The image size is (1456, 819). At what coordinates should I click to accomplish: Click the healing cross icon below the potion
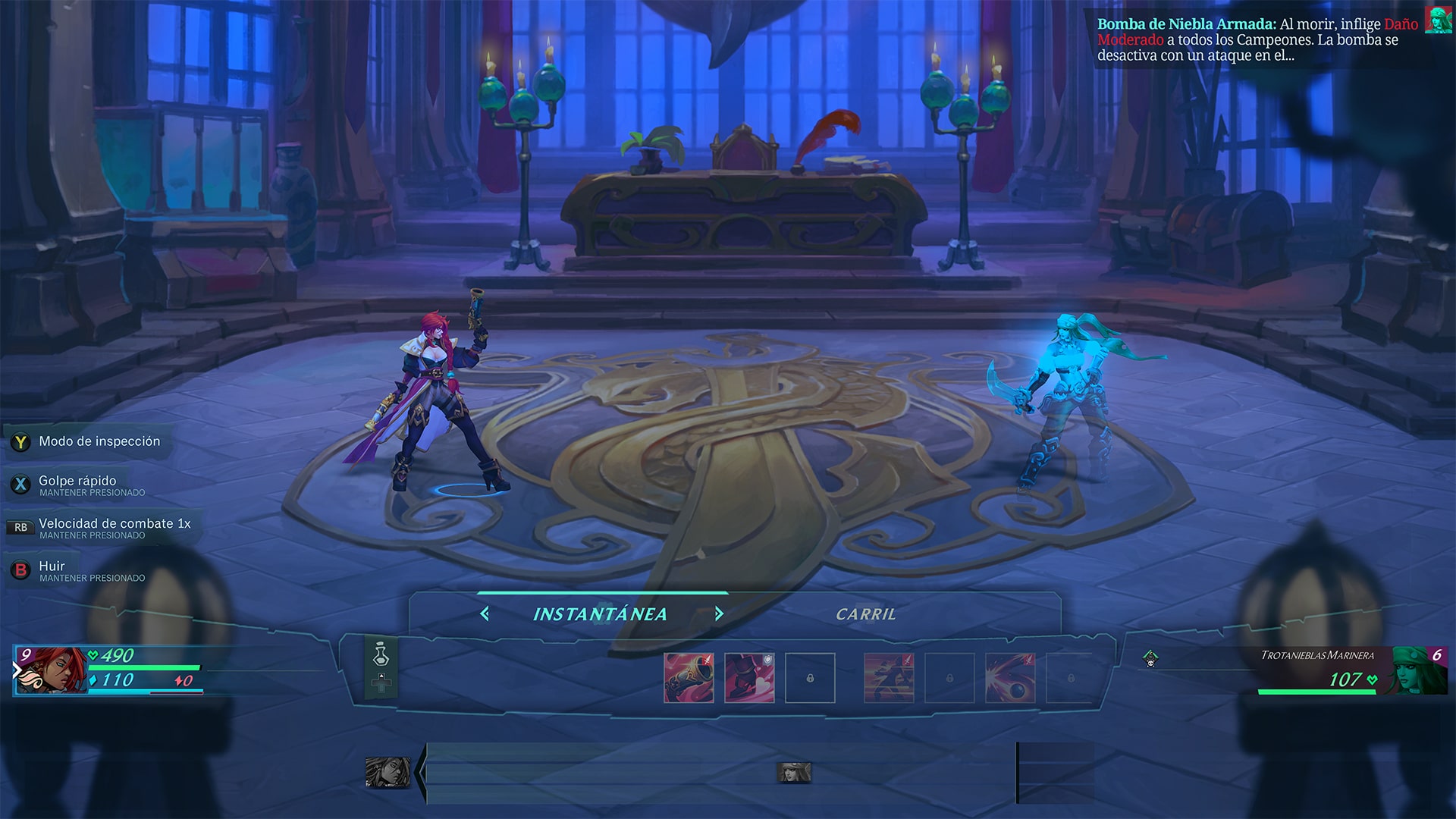pyautogui.click(x=382, y=690)
